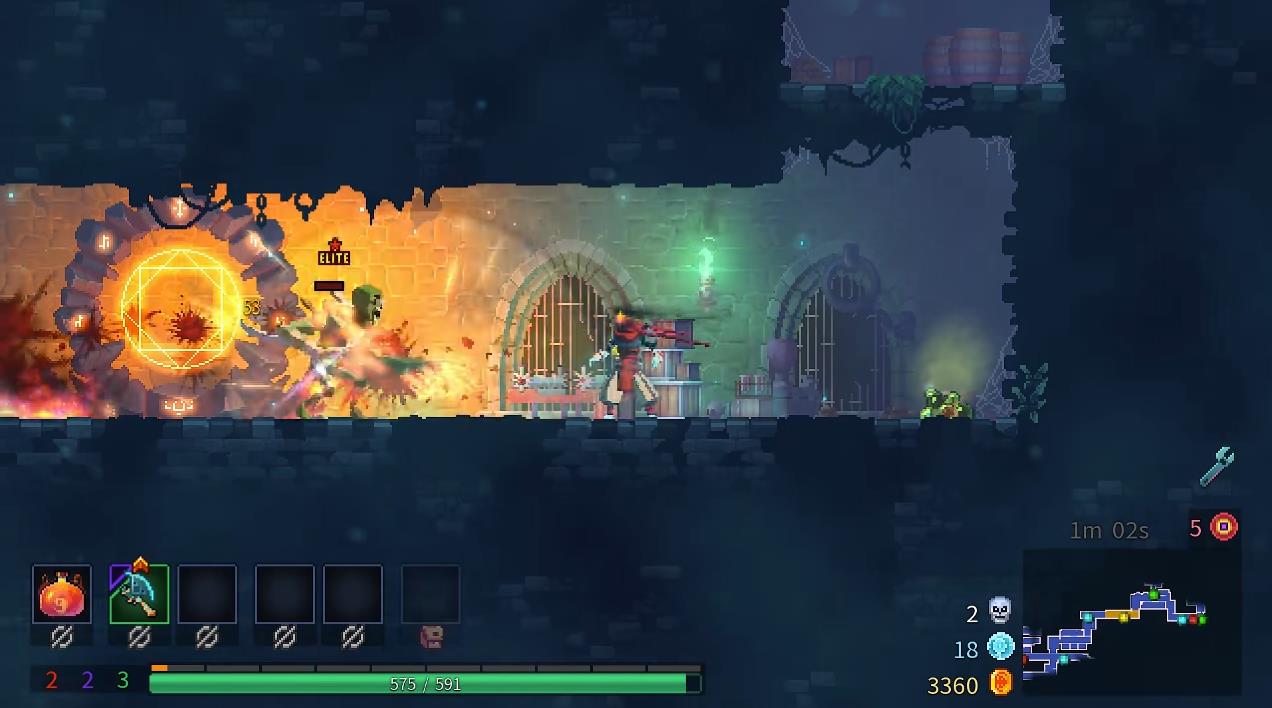The height and width of the screenshot is (708, 1272).
Task: Click the severed head backpack slot icon
Action: coord(431,636)
